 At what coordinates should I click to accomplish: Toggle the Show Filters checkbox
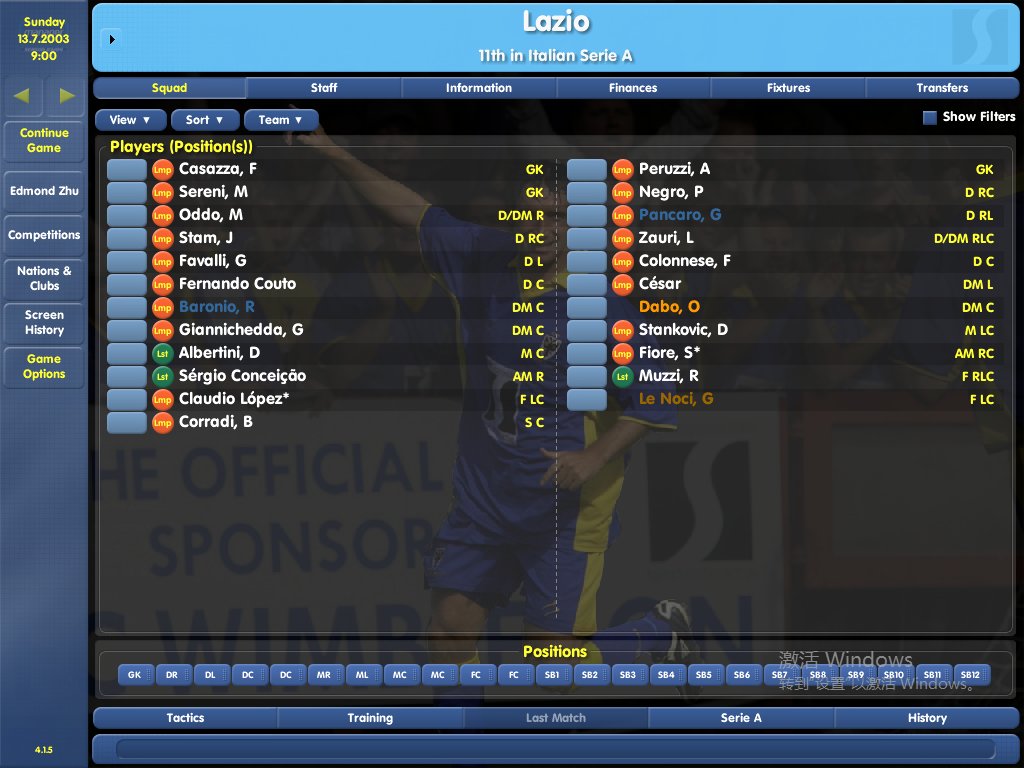click(930, 117)
